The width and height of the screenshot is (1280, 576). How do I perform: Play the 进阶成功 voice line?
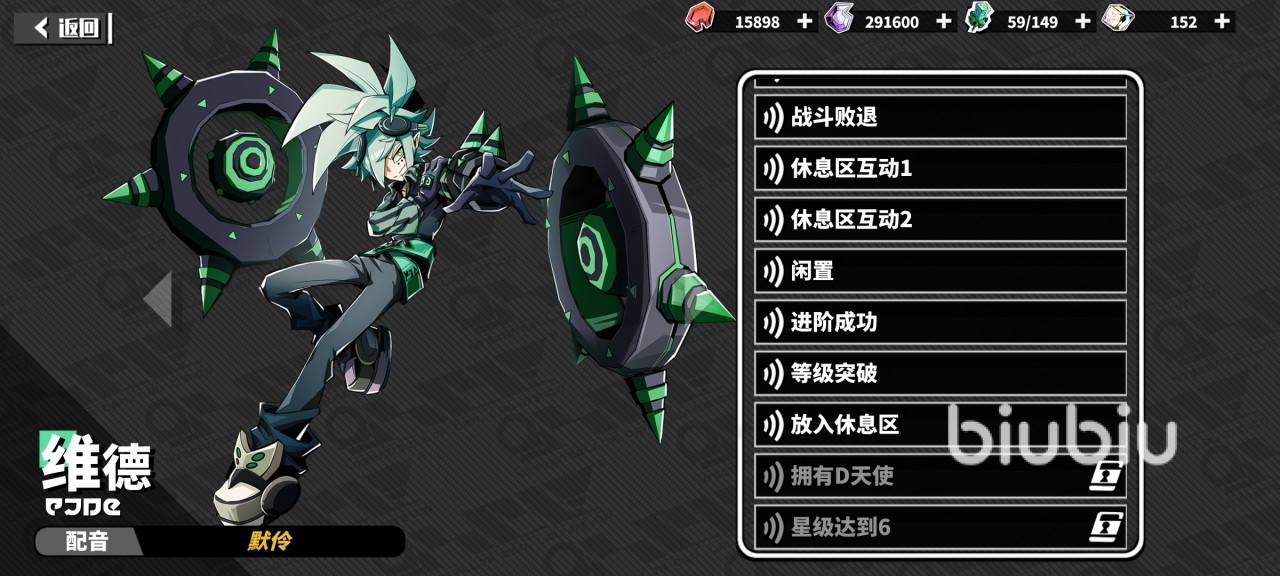pyautogui.click(x=940, y=322)
